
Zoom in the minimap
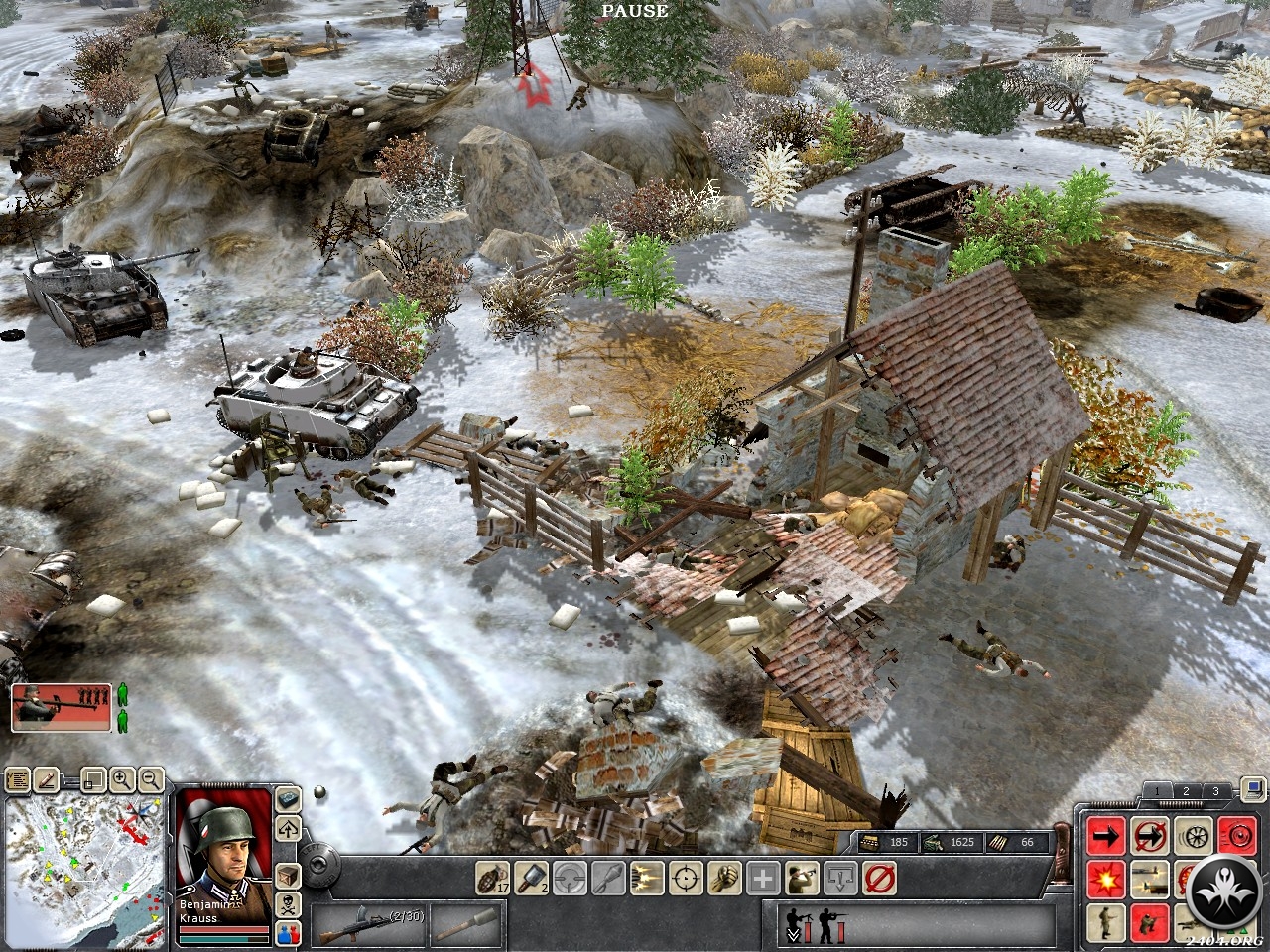coord(123,780)
